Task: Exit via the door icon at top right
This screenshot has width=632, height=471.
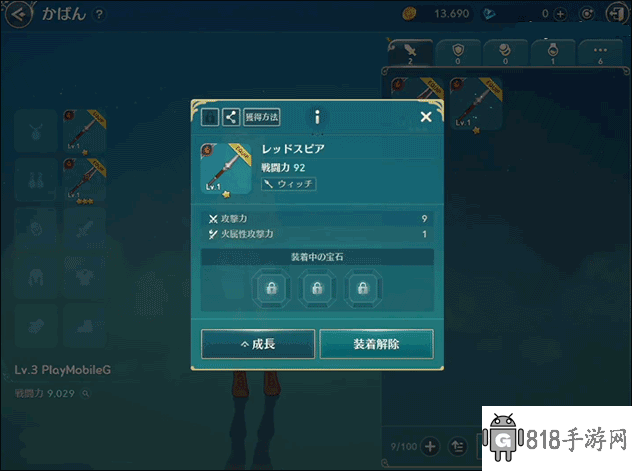Action: click(x=613, y=14)
